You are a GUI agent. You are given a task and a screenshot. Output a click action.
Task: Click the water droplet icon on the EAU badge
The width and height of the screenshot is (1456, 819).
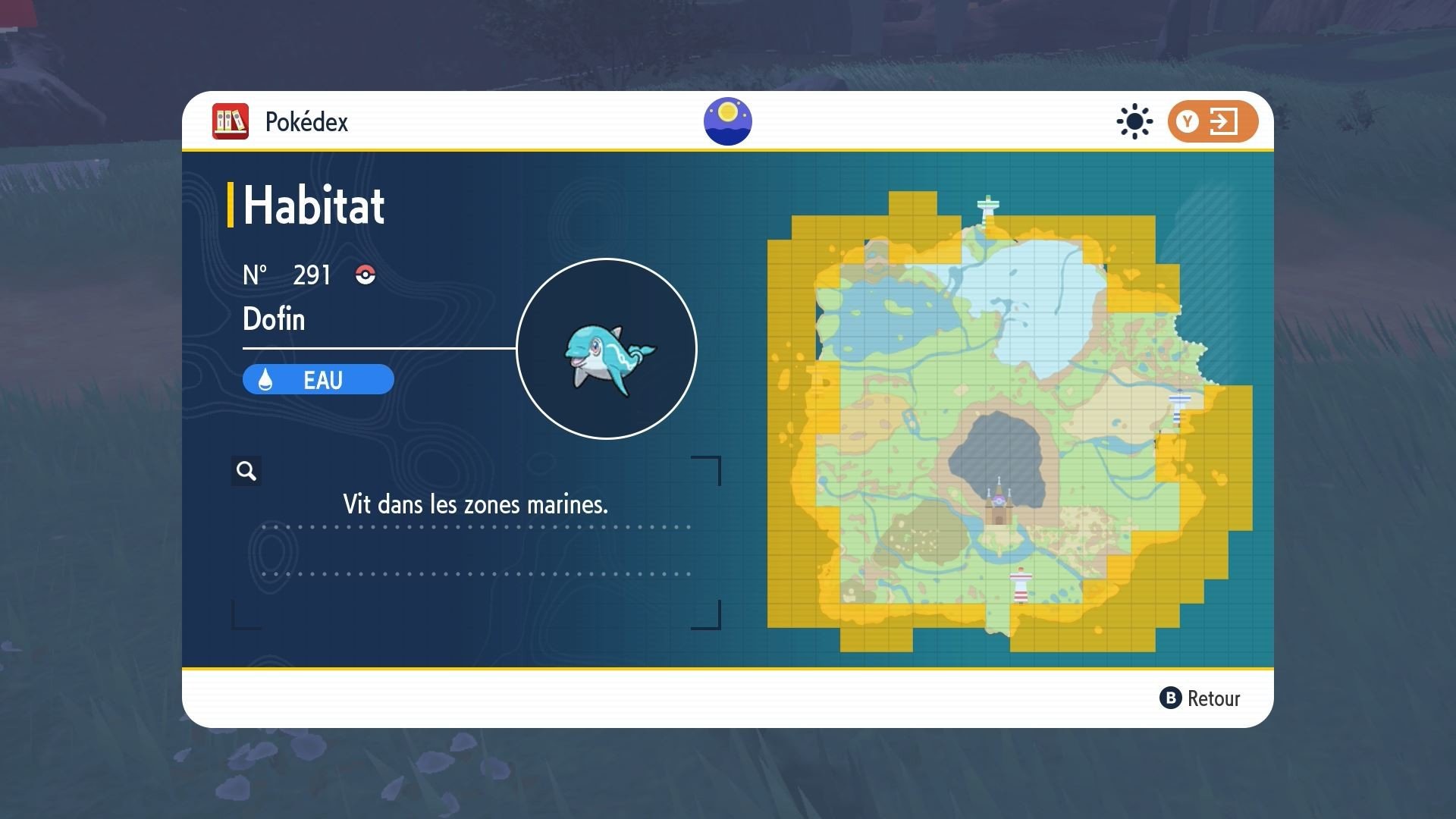coord(266,379)
